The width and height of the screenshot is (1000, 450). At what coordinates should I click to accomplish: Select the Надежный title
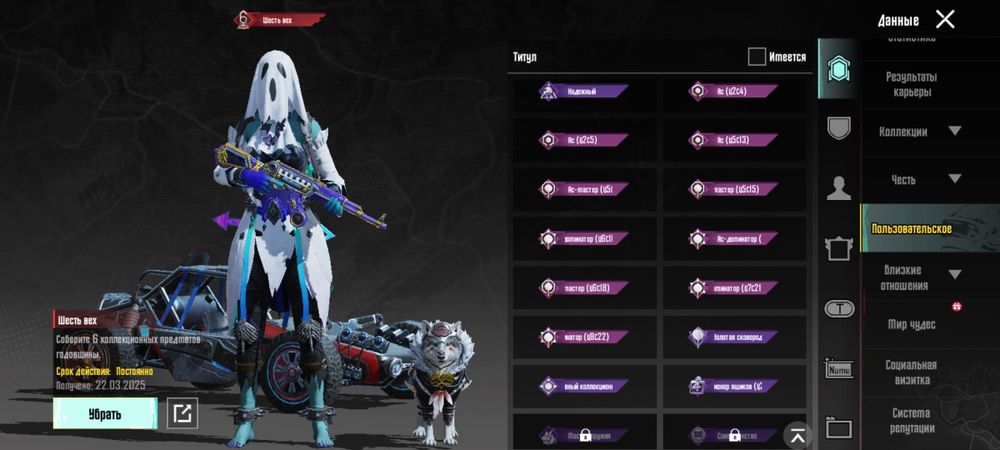pos(583,91)
